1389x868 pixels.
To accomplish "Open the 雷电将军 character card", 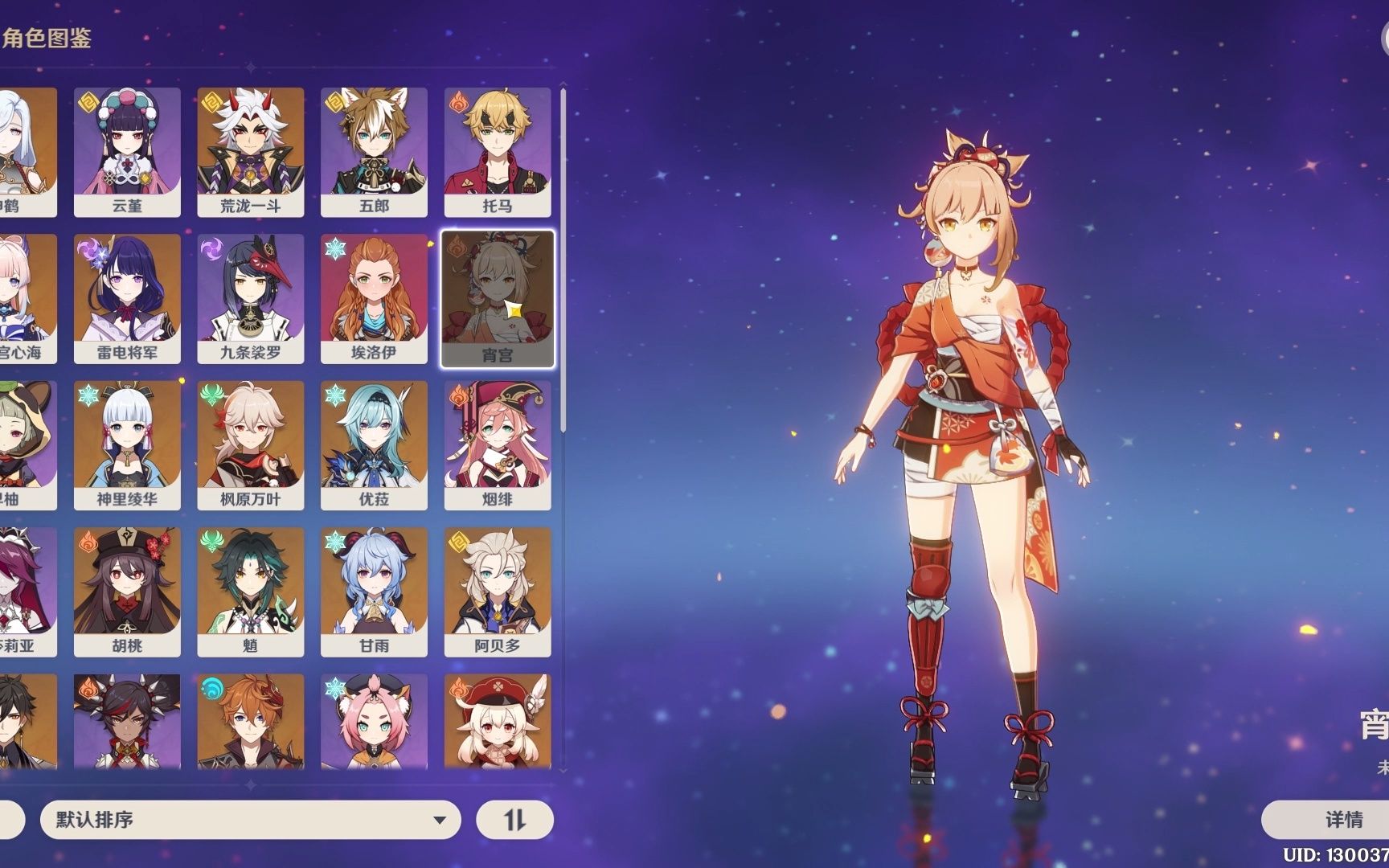I will (127, 298).
